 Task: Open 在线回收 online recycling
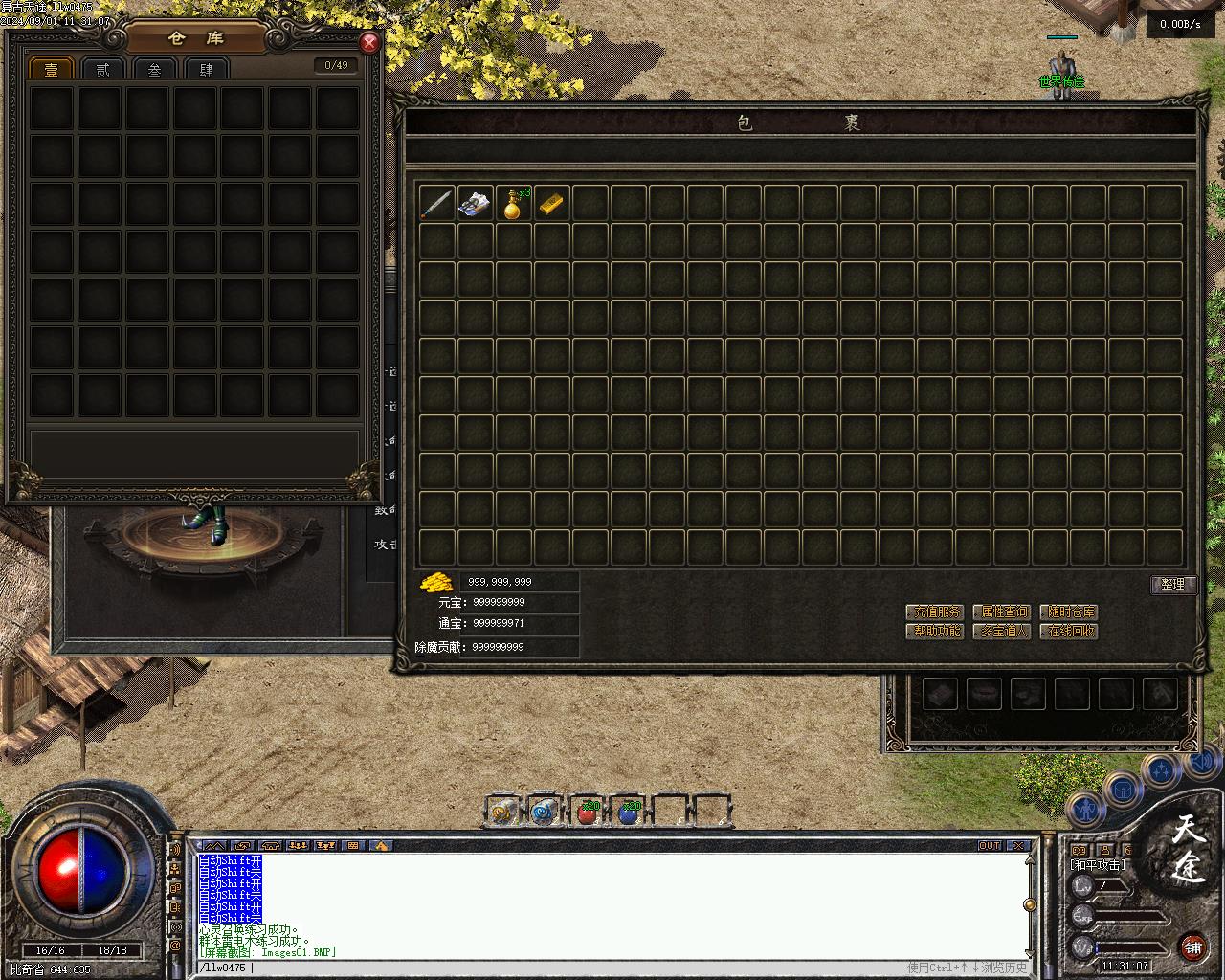pos(1068,632)
